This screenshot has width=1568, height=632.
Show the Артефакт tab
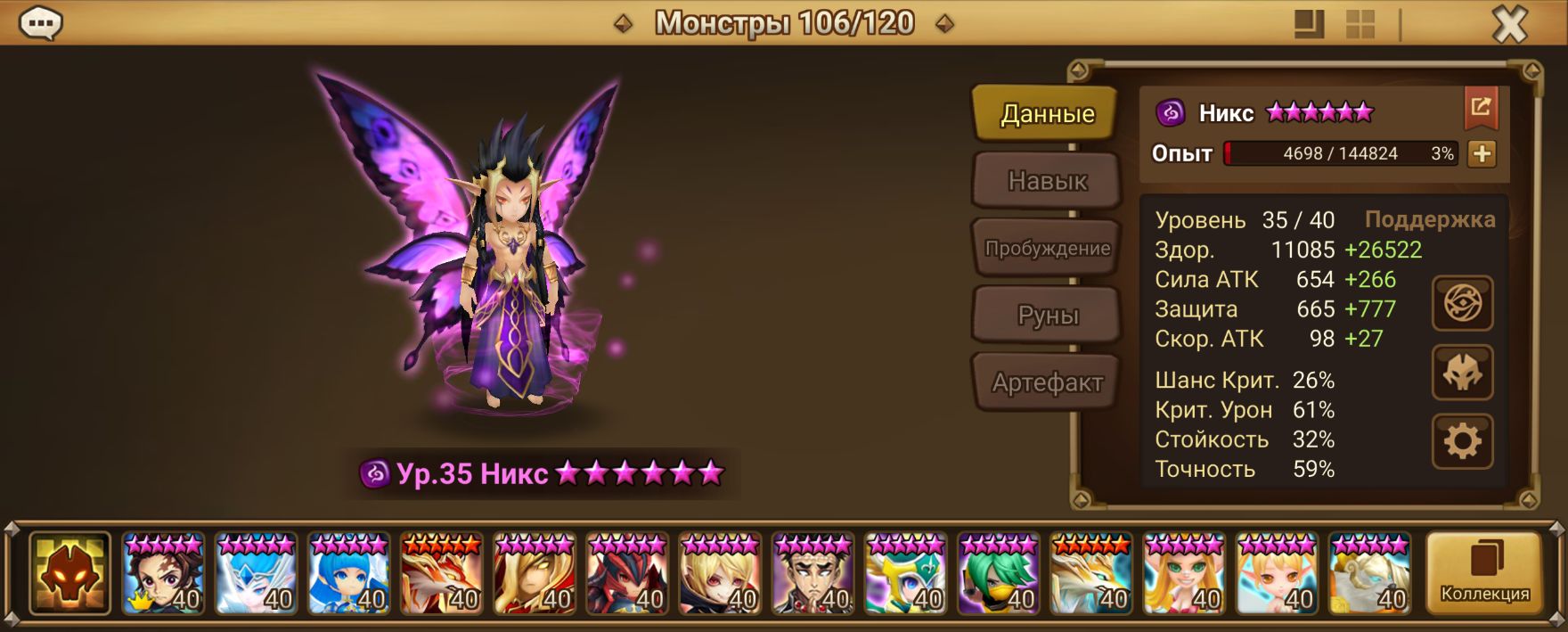coord(1046,382)
